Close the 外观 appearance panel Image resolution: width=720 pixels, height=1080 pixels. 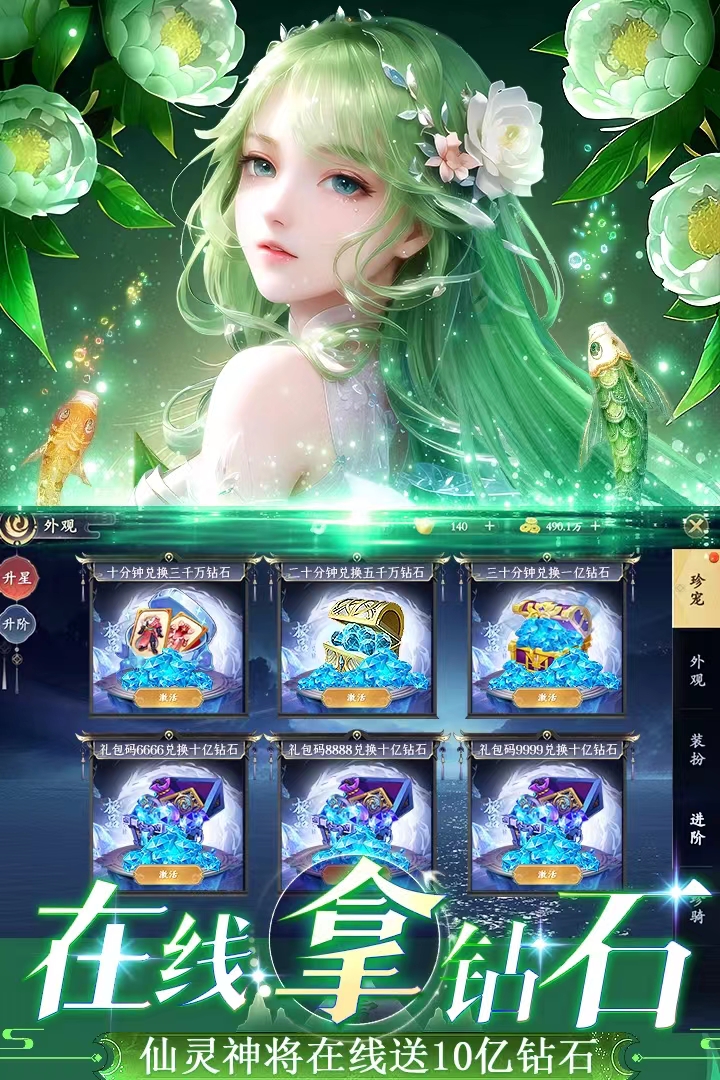[696, 525]
